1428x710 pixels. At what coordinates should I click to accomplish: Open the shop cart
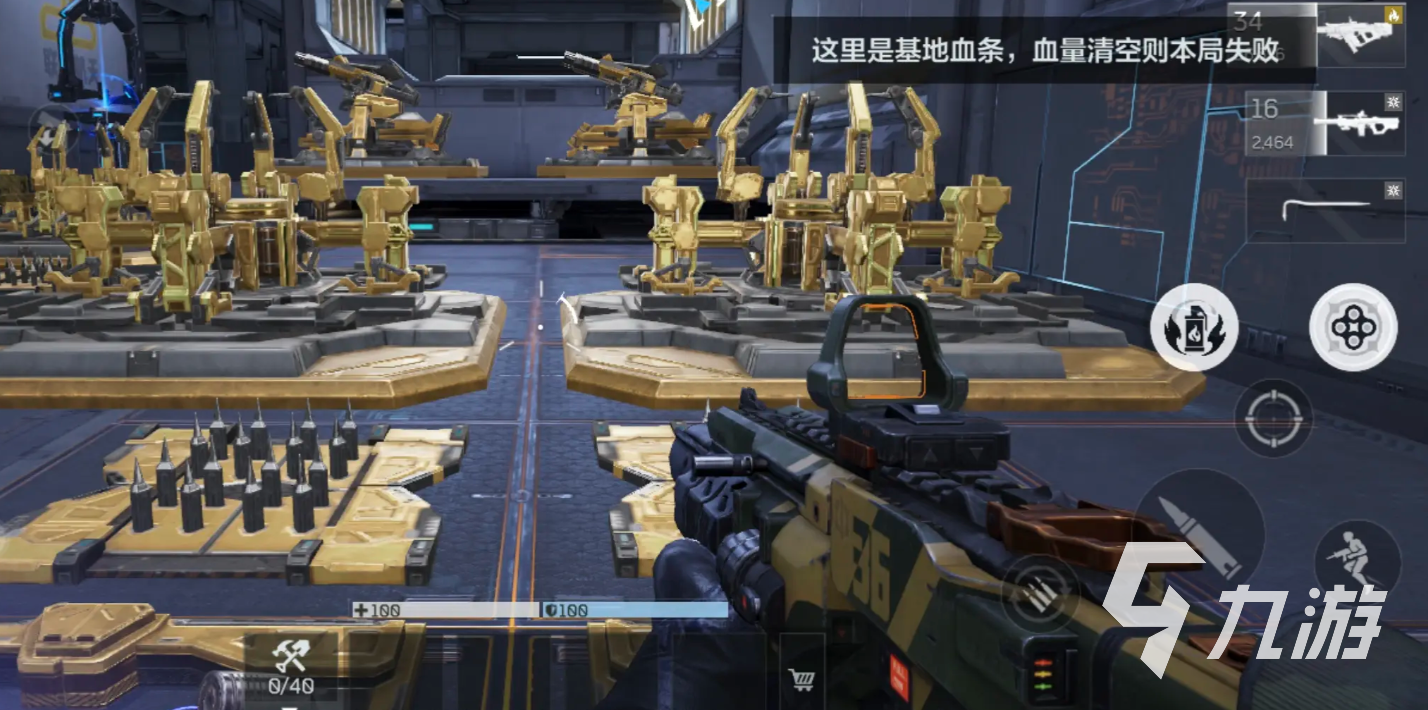pyautogui.click(x=800, y=680)
